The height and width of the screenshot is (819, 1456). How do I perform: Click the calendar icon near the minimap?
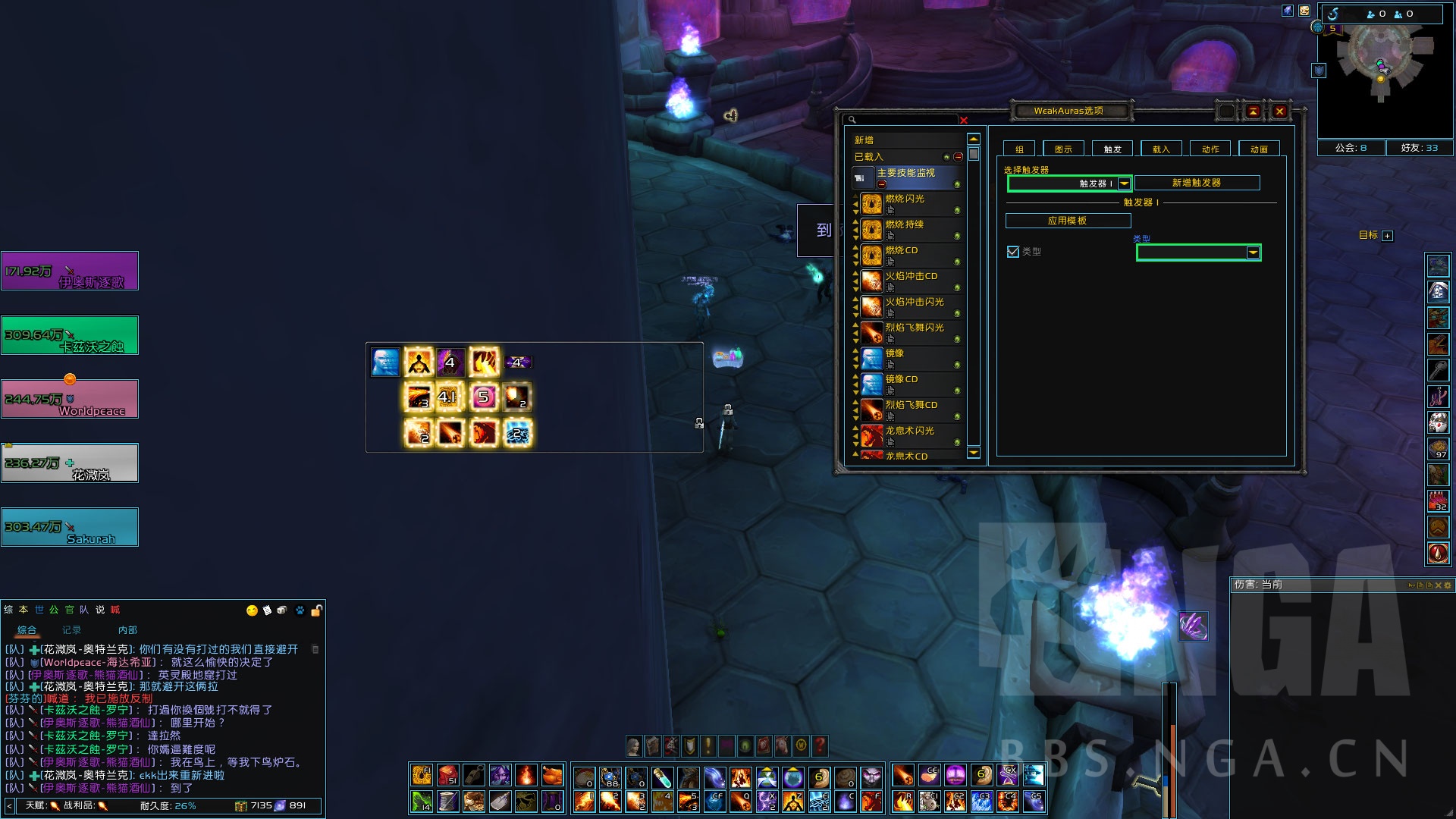coord(1304,9)
